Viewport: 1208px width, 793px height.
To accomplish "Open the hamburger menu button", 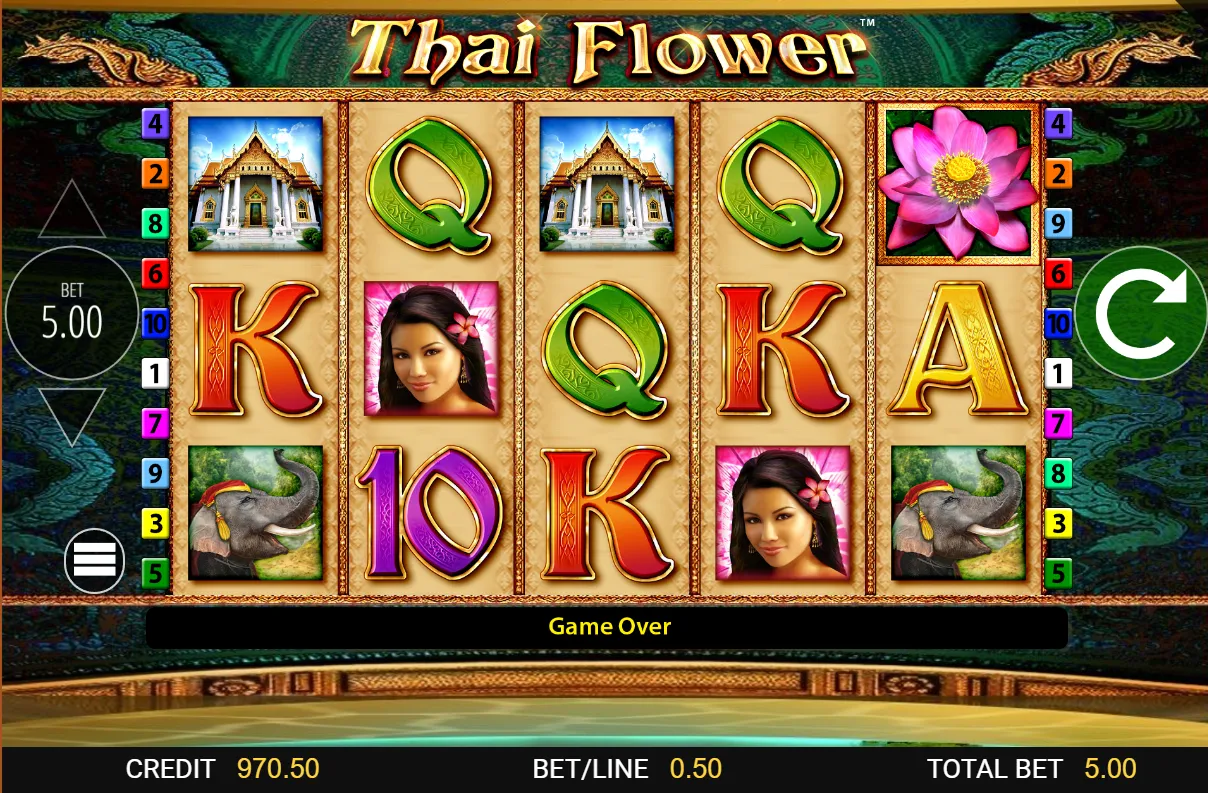I will coord(94,560).
